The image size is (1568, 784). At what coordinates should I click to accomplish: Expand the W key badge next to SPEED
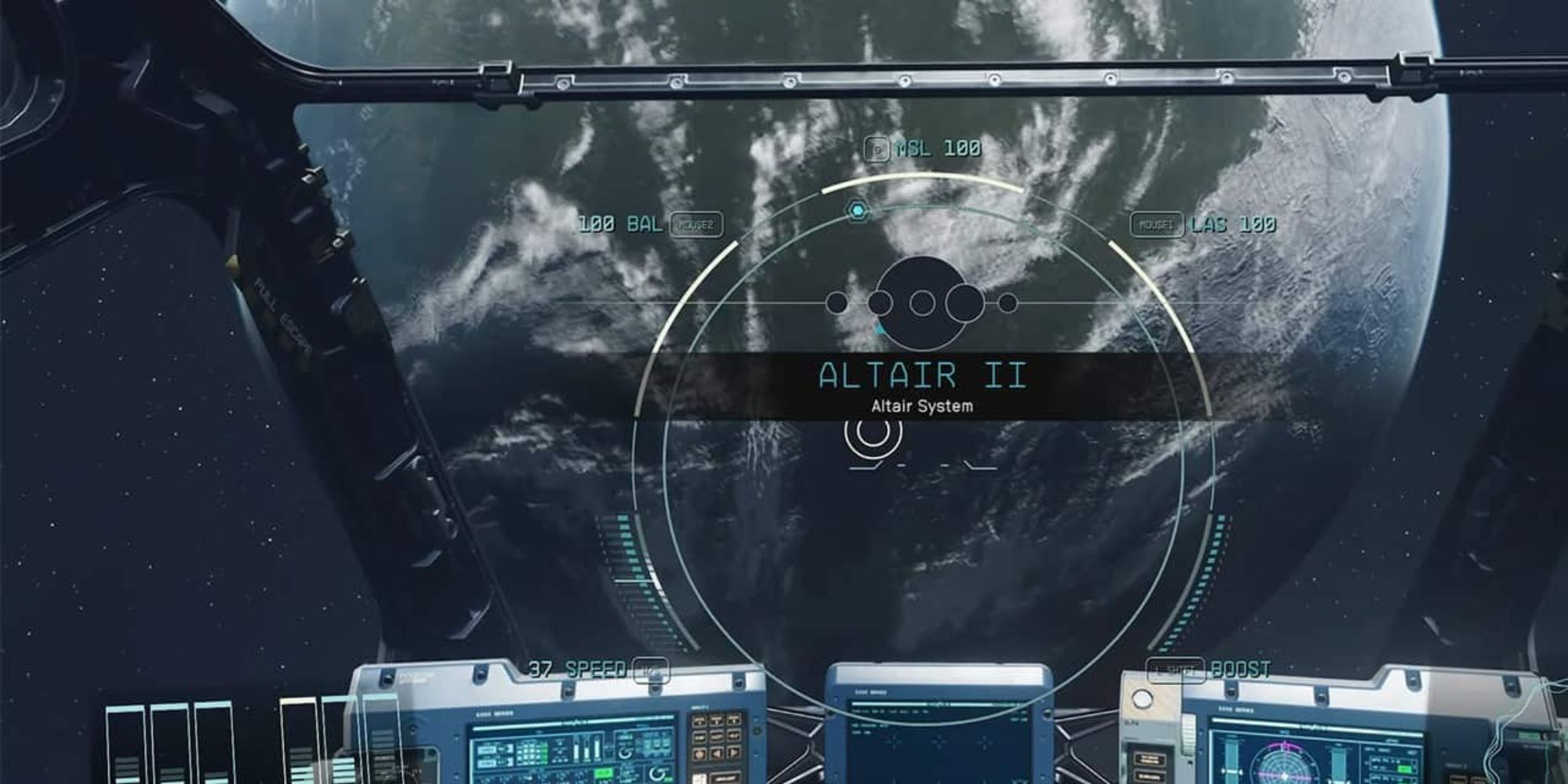[x=653, y=671]
